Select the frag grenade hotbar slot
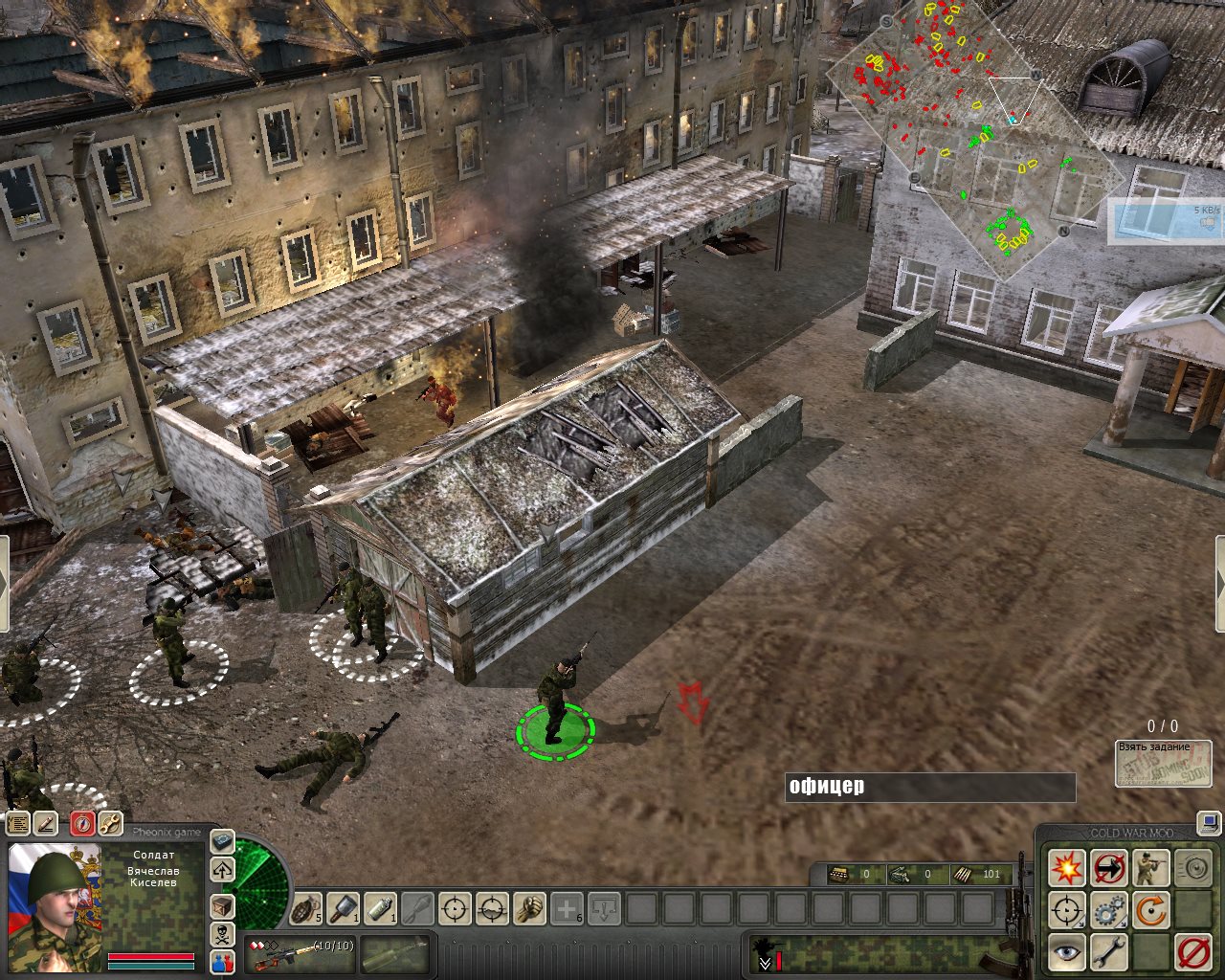The image size is (1225, 980). [306, 907]
